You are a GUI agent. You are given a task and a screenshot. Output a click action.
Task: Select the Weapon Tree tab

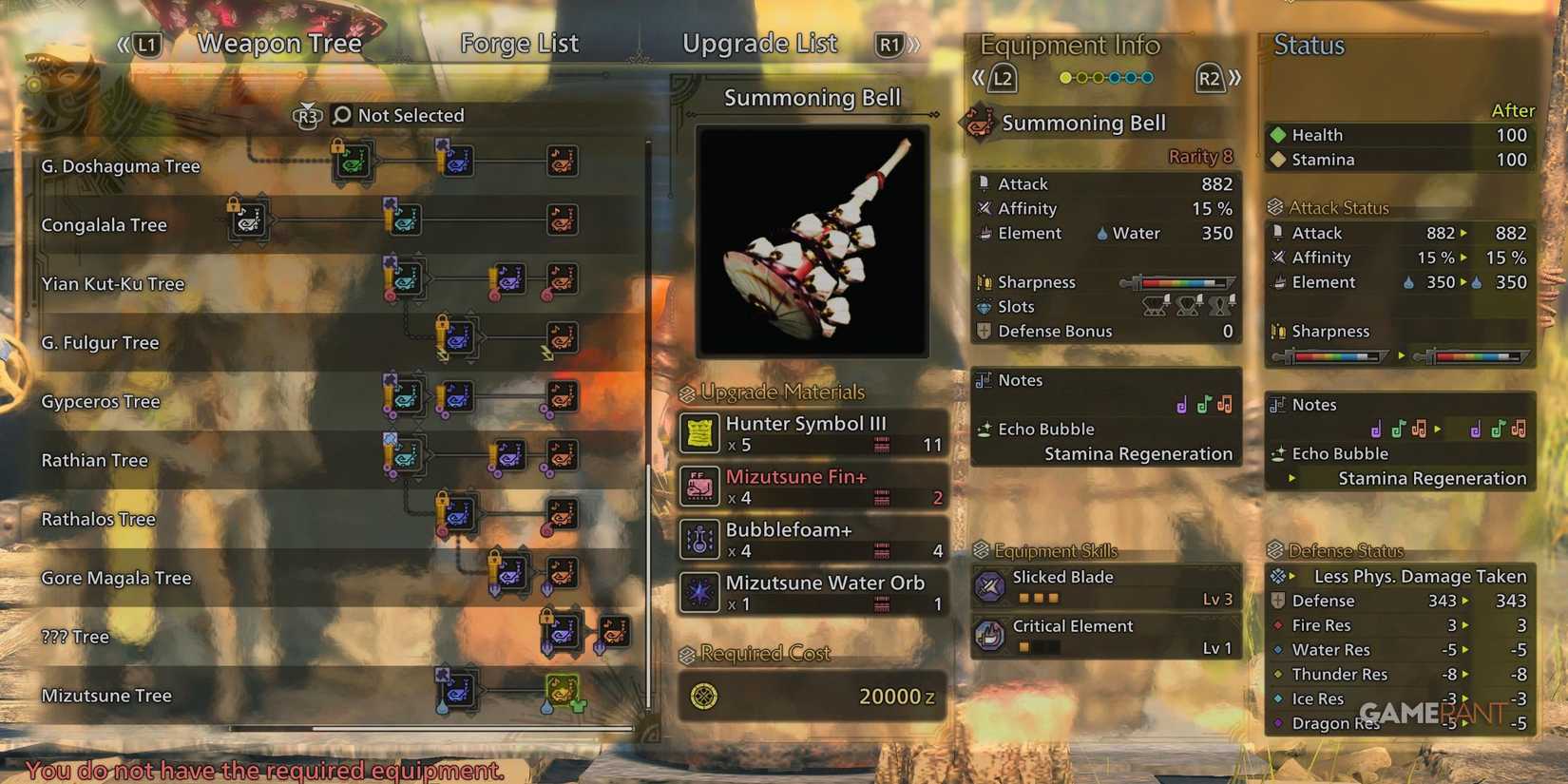pos(278,43)
